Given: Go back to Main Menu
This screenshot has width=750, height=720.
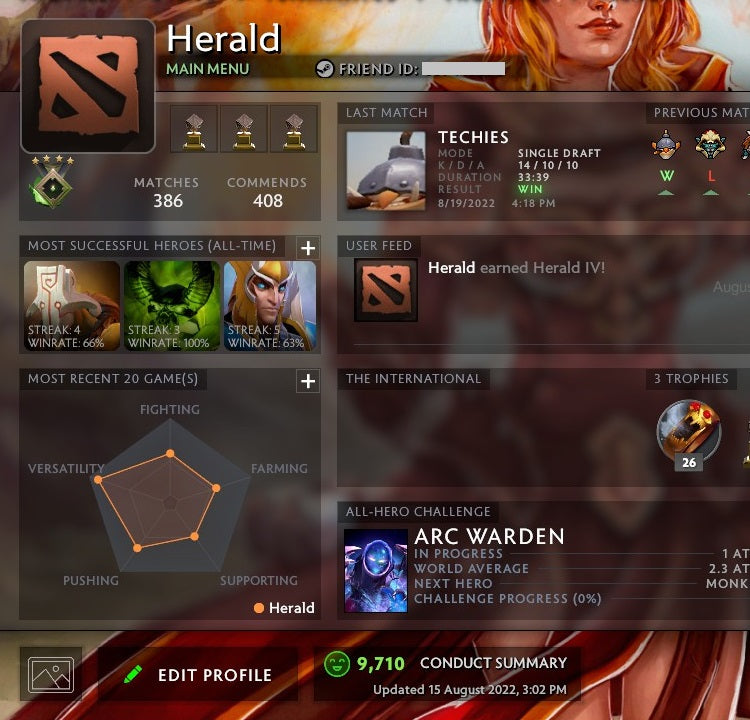Looking at the screenshot, I should tap(207, 69).
